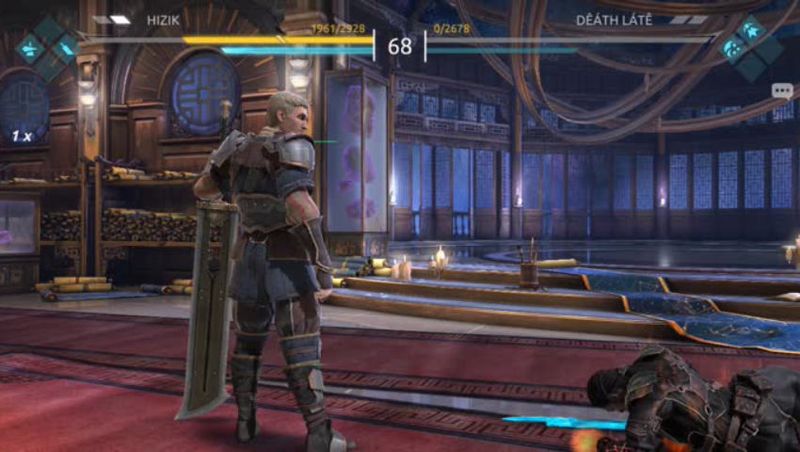This screenshot has height=452, width=800.
Task: Toggle the 1x playback speed
Action: [x=21, y=134]
